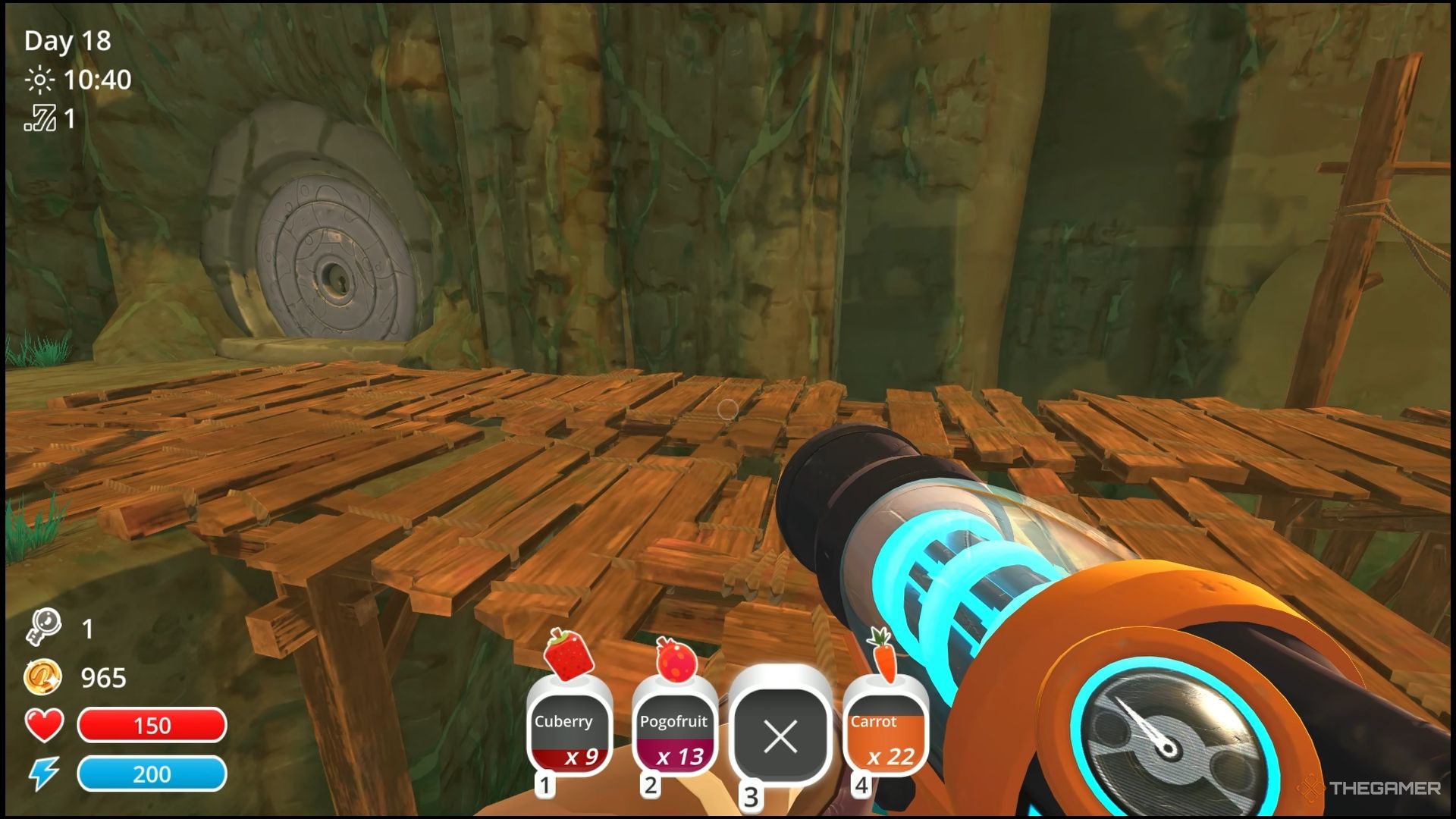Screen dimensions: 1456x819
Task: Switch to the Carrot slot
Action: (885, 733)
